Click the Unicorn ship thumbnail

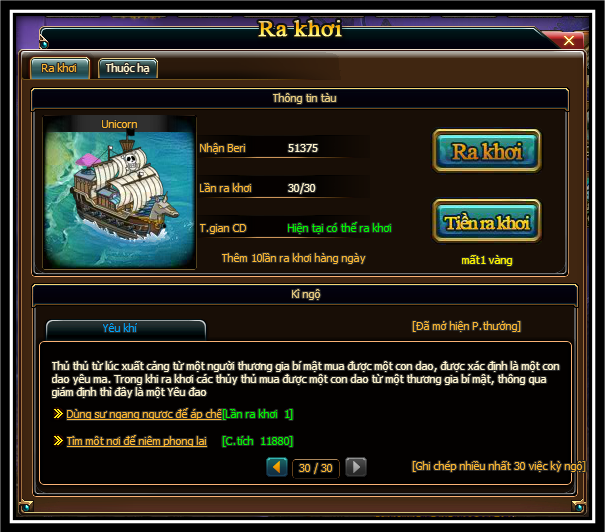tap(119, 193)
